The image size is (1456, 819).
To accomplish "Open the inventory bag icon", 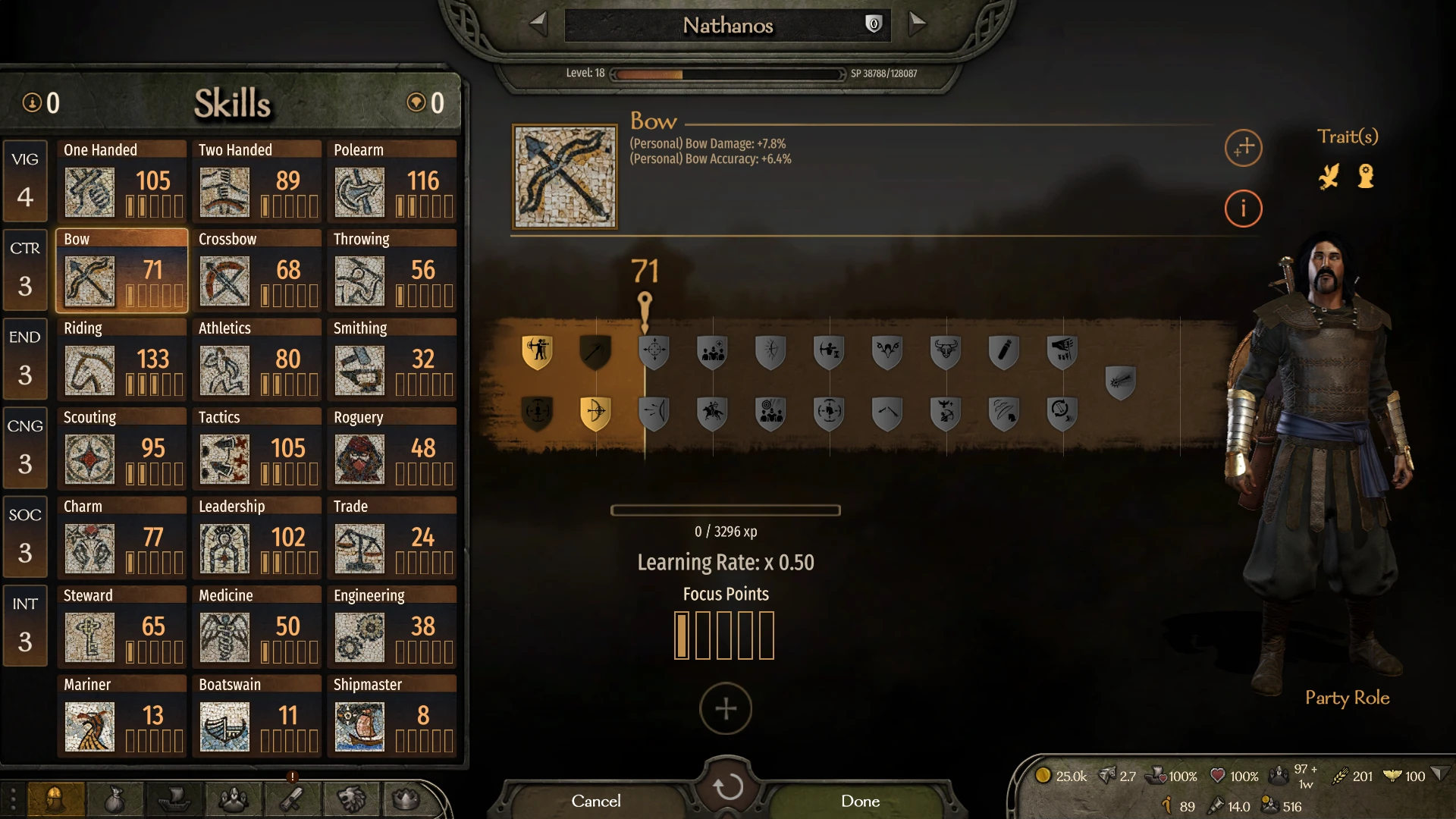I will click(x=115, y=799).
